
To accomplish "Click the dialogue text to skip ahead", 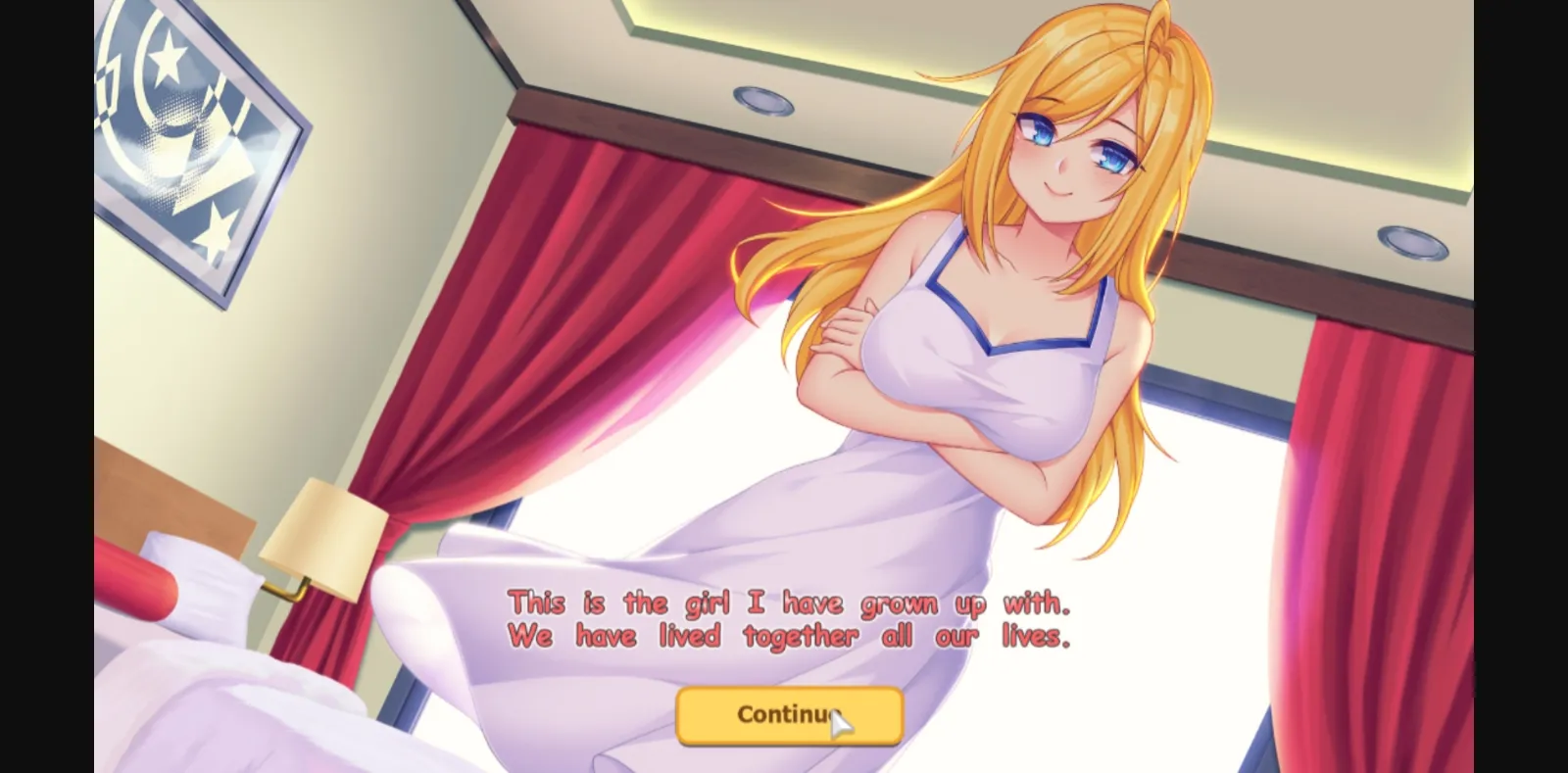I will 789,617.
